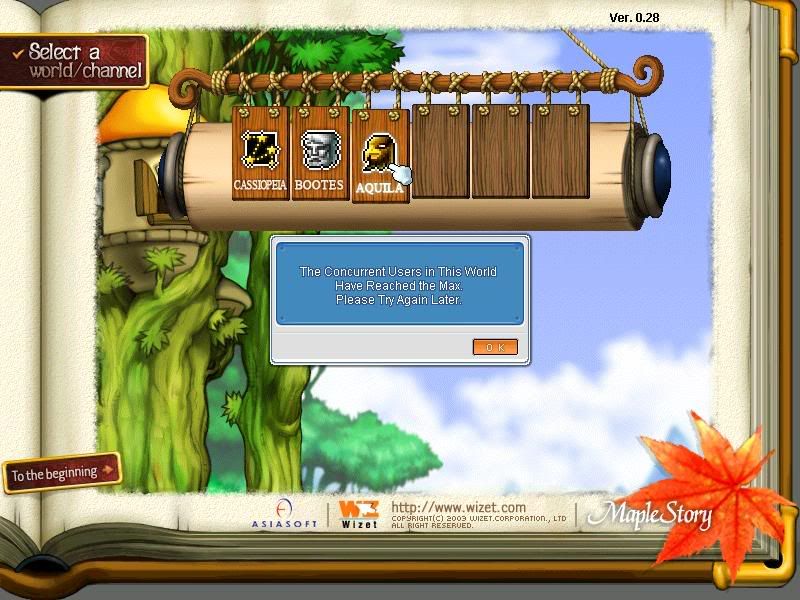Select the Cassiopeia world

click(260, 153)
